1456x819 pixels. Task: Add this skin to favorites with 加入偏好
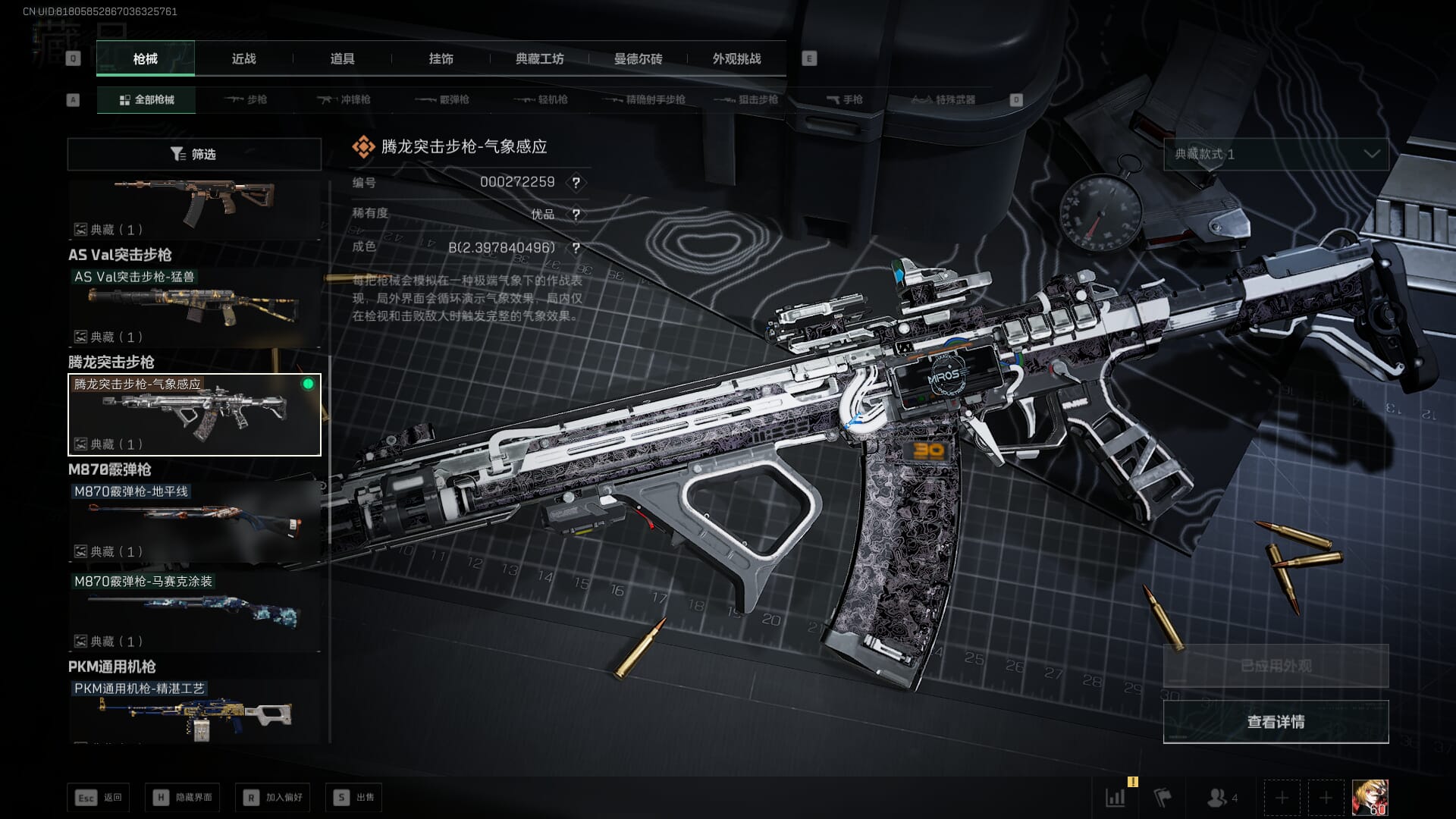(273, 797)
